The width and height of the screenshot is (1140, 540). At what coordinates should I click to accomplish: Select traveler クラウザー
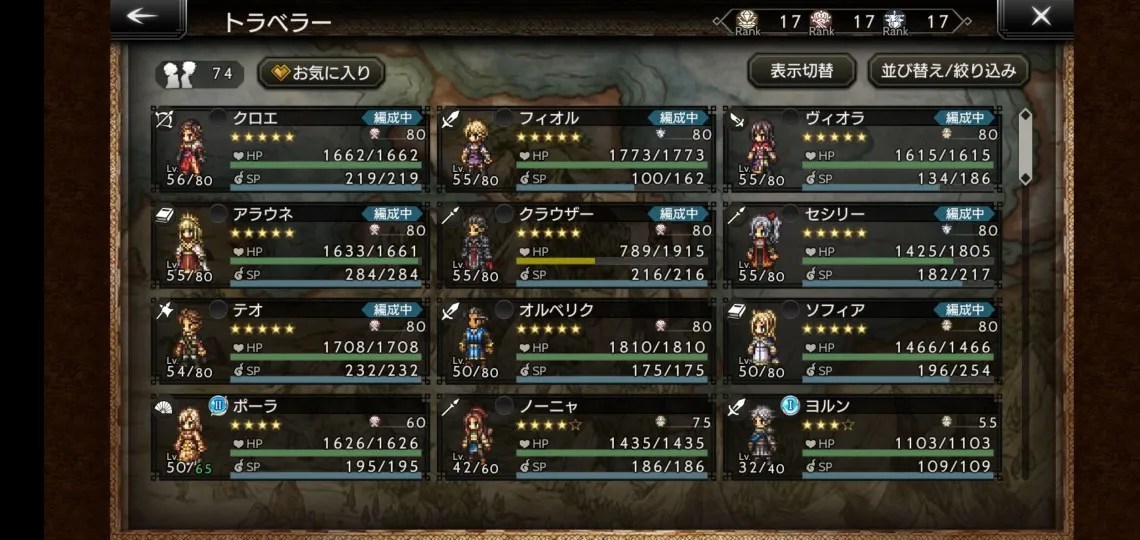tap(576, 244)
